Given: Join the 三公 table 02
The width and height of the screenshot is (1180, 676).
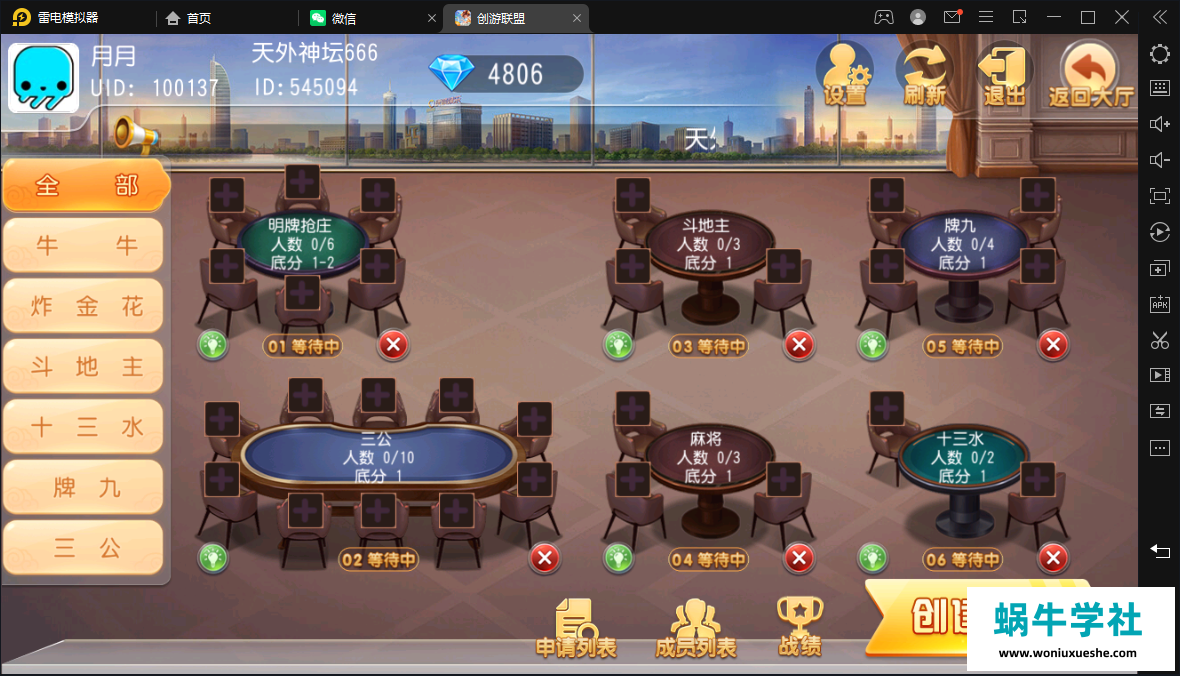Looking at the screenshot, I should [377, 456].
